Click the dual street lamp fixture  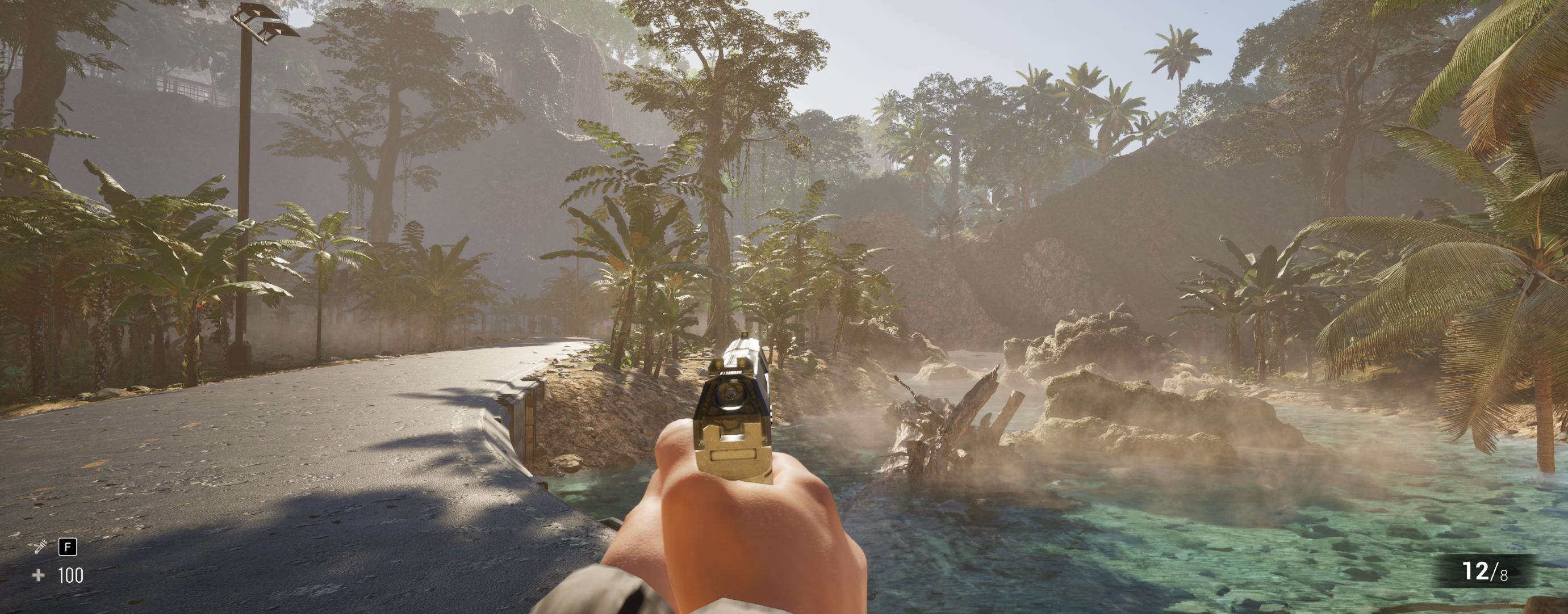coord(262,21)
